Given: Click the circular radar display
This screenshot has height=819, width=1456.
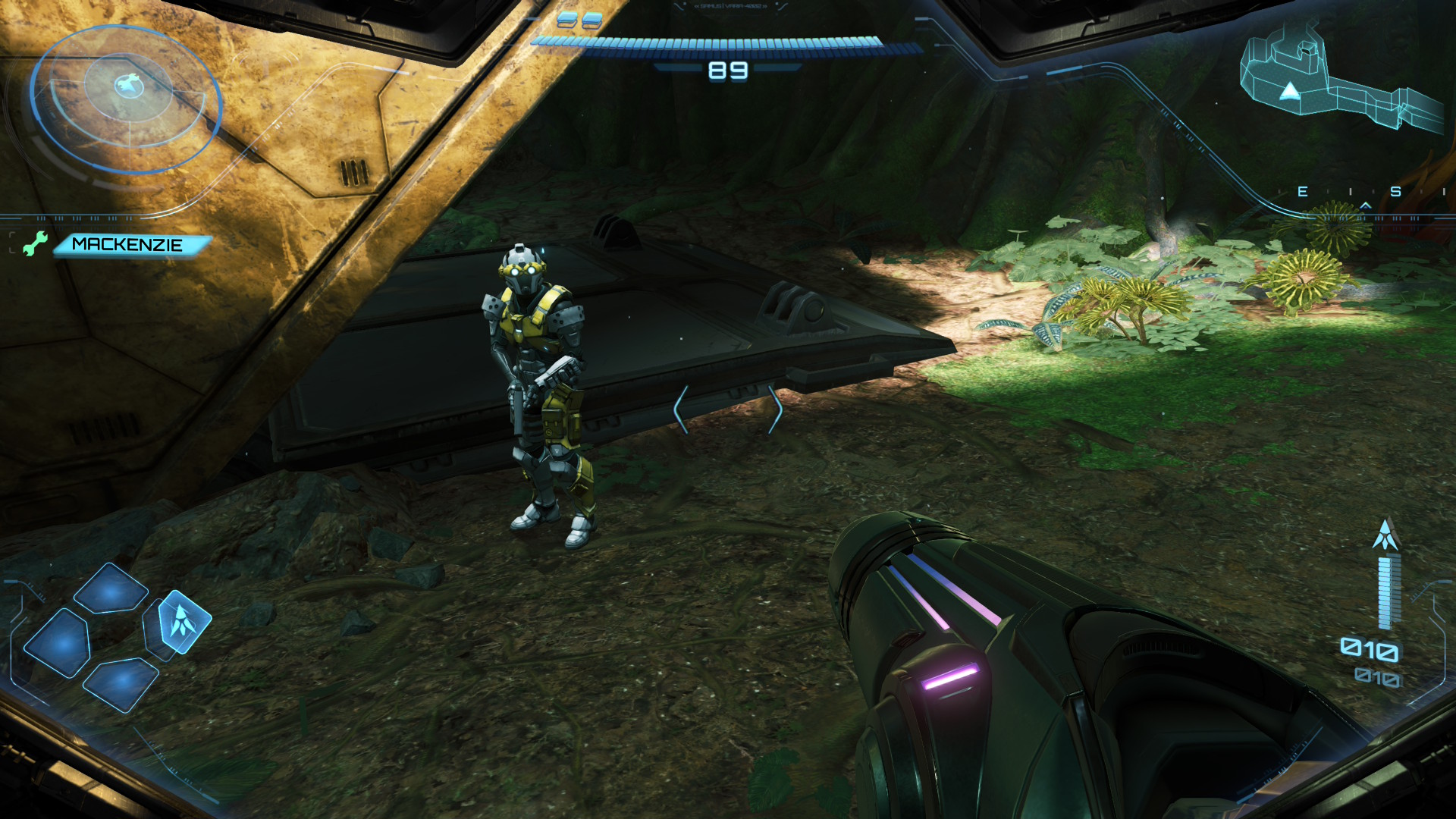Looking at the screenshot, I should (x=126, y=99).
